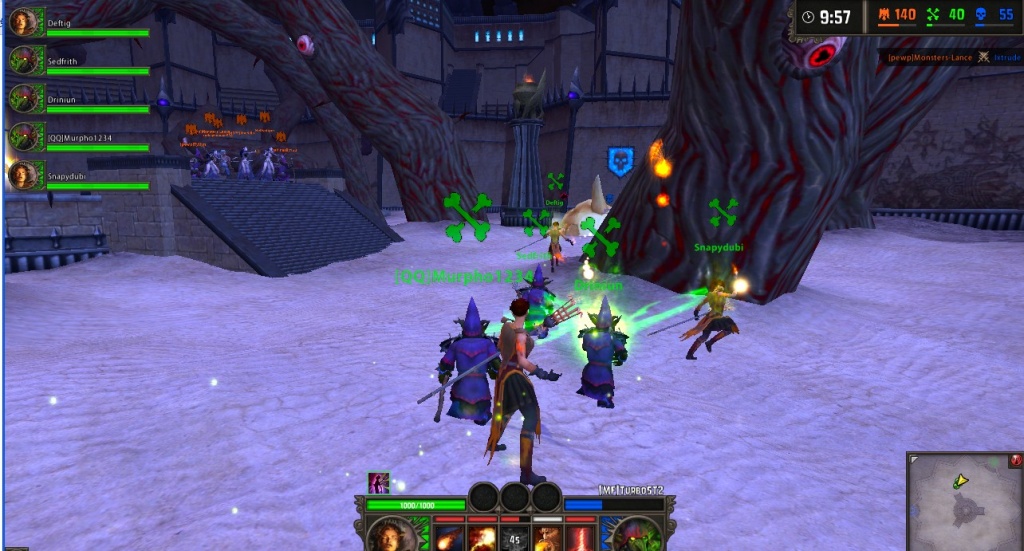The height and width of the screenshot is (551, 1024).
Task: Activate the fireball comet ability
Action: 449,538
